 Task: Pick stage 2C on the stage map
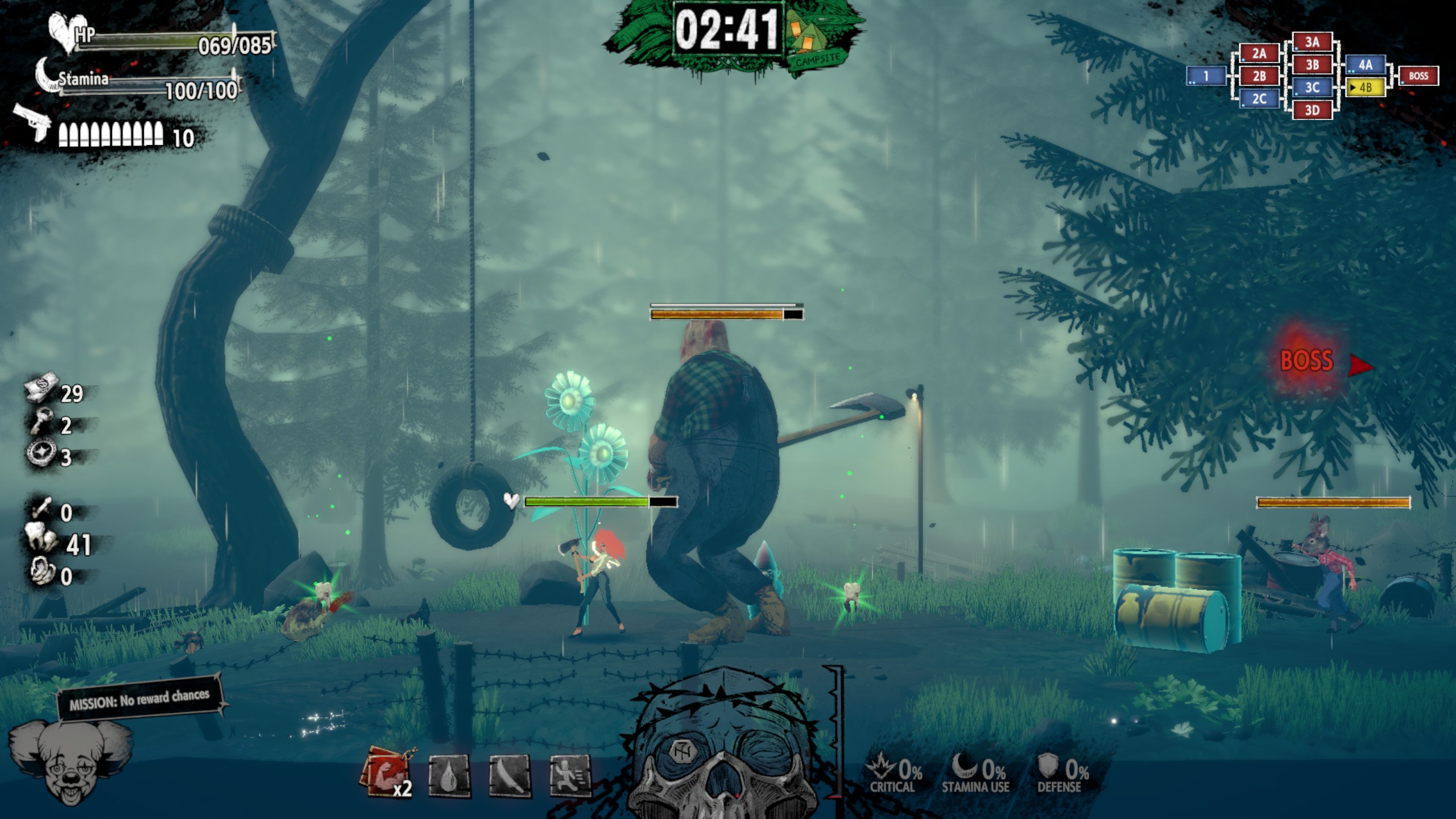(1259, 99)
